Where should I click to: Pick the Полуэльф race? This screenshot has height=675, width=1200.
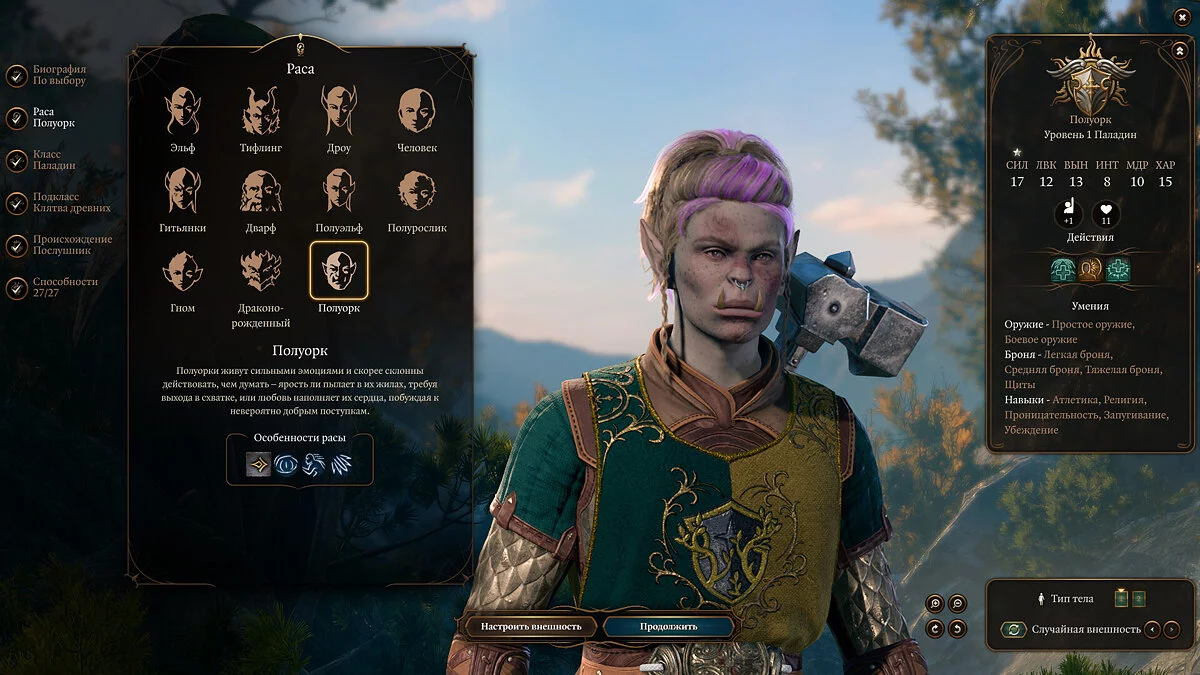pos(339,191)
